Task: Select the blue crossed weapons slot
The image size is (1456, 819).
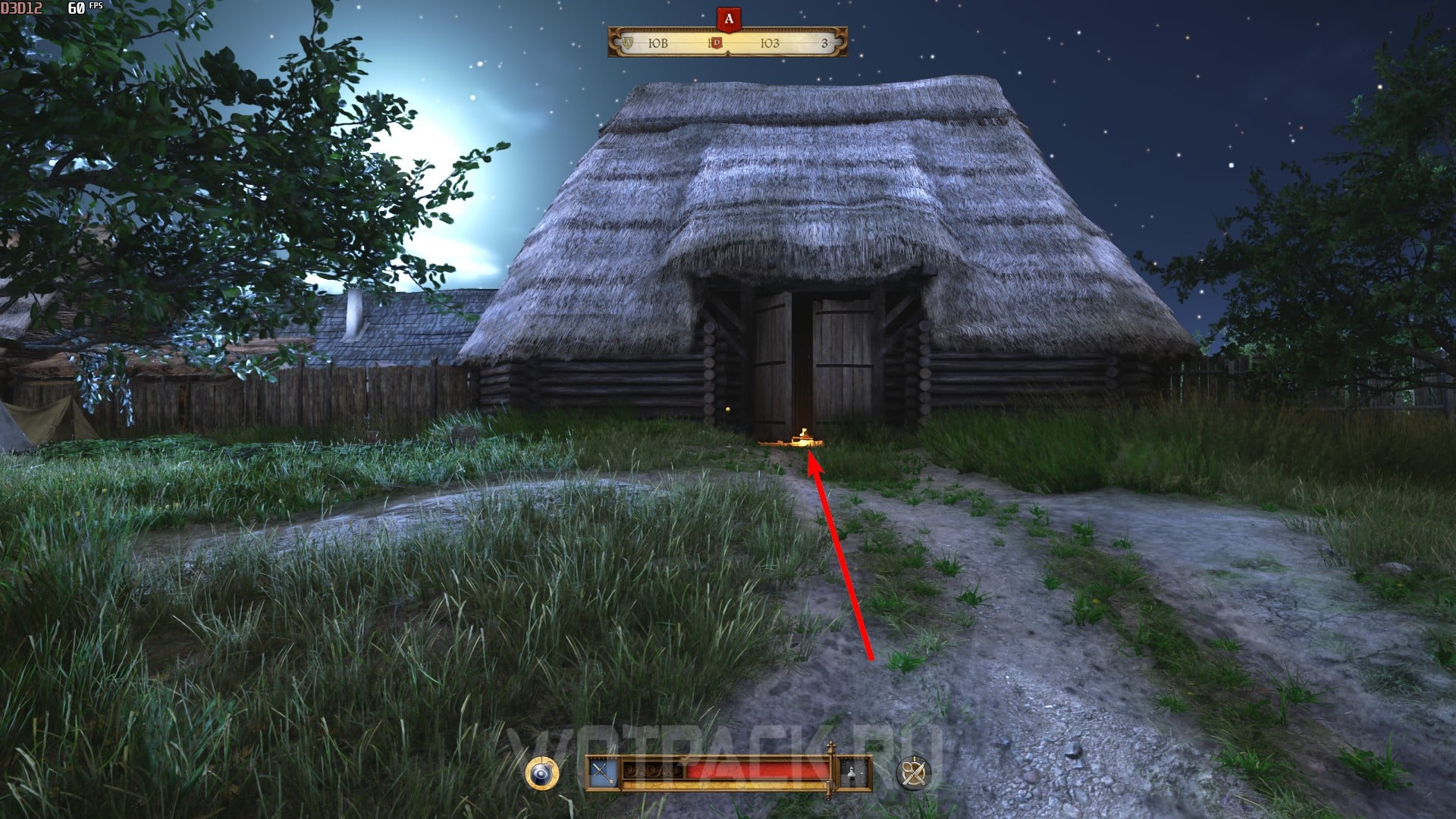Action: [x=604, y=773]
